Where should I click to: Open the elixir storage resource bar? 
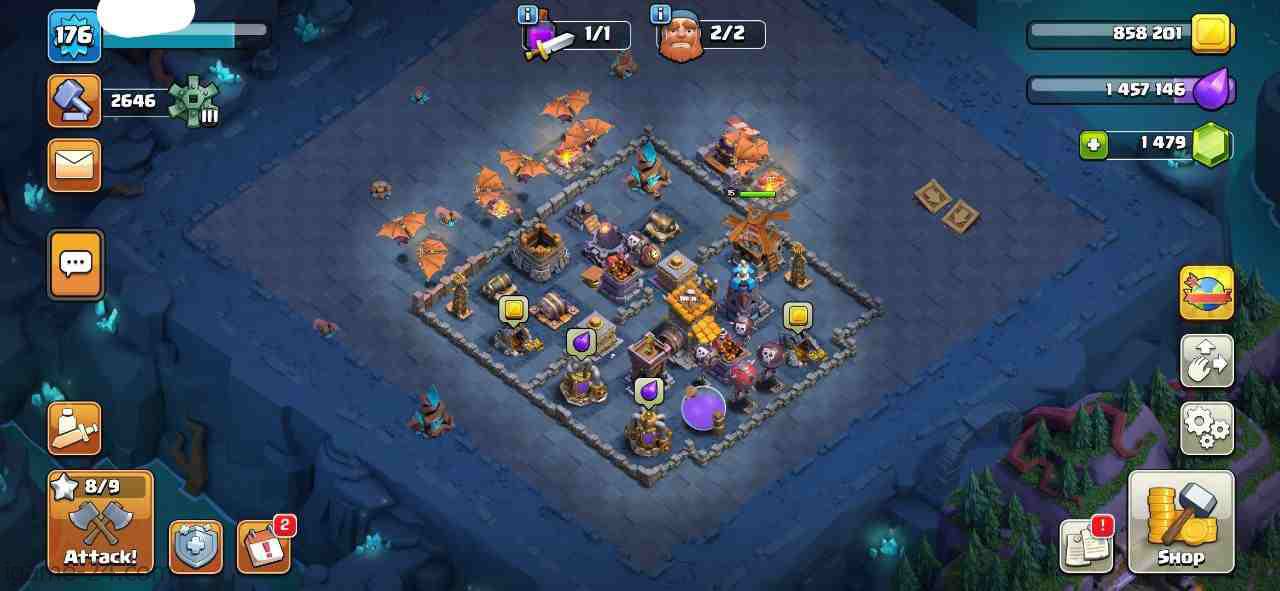click(1130, 90)
